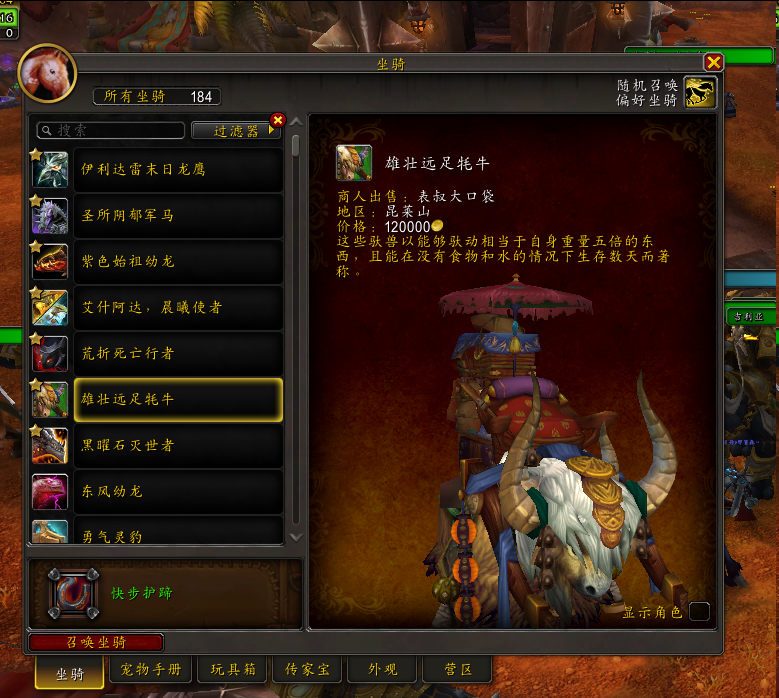Choose the 黑曜石灭世者 mount
This screenshot has height=698, width=779.
pos(177,446)
